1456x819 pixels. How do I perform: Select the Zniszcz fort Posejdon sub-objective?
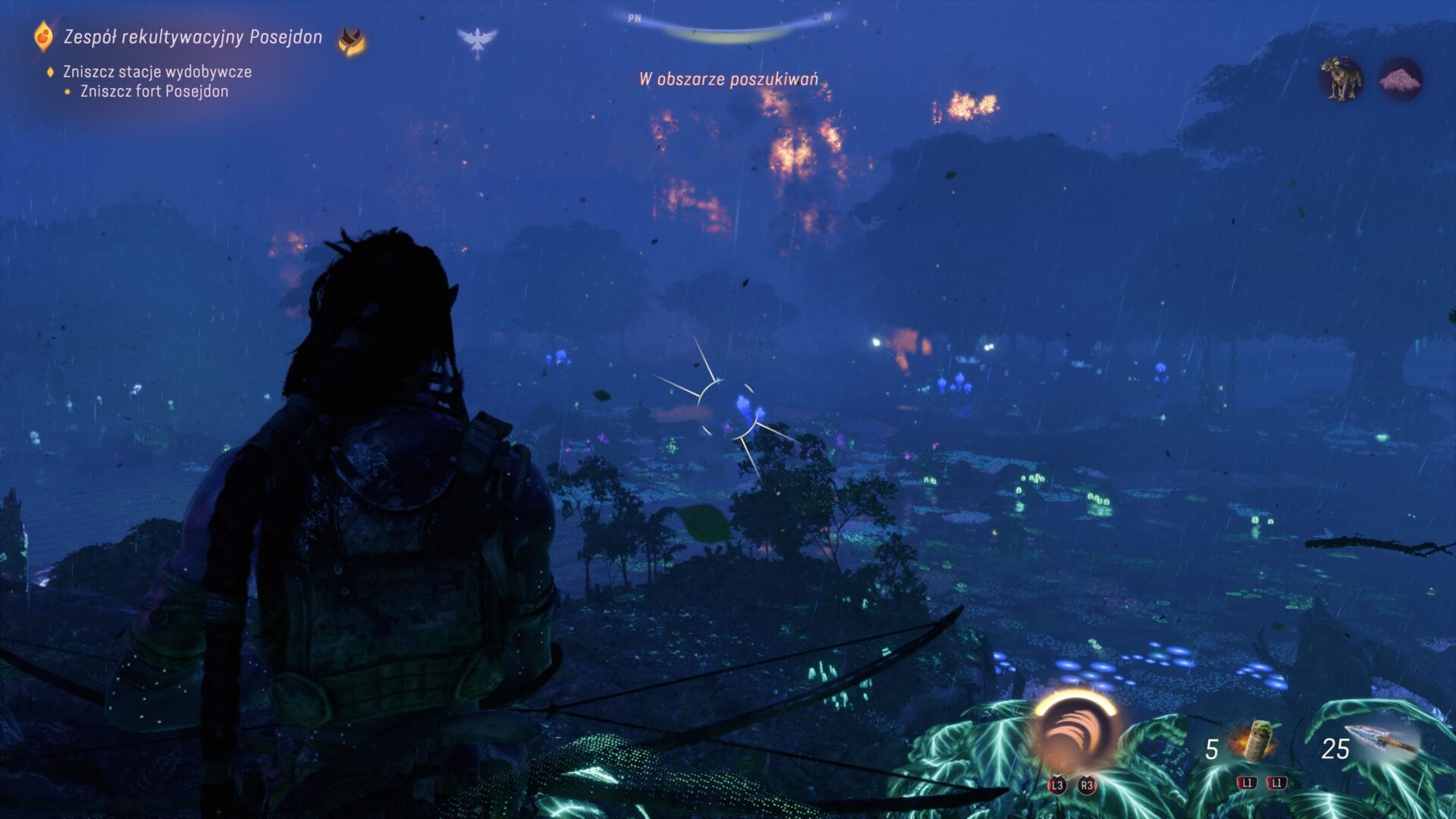coord(154,92)
